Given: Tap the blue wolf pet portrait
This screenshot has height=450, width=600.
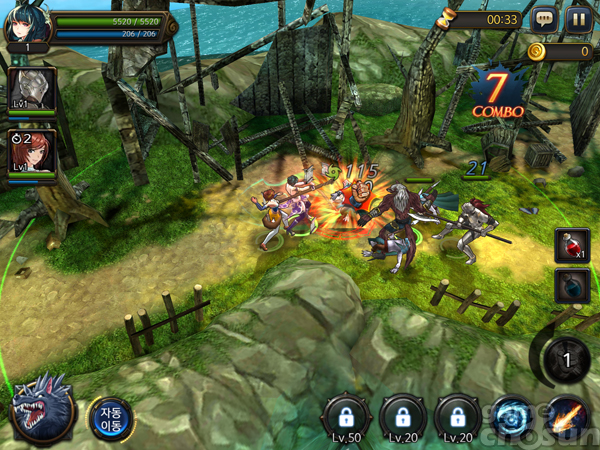Looking at the screenshot, I should 42,408.
